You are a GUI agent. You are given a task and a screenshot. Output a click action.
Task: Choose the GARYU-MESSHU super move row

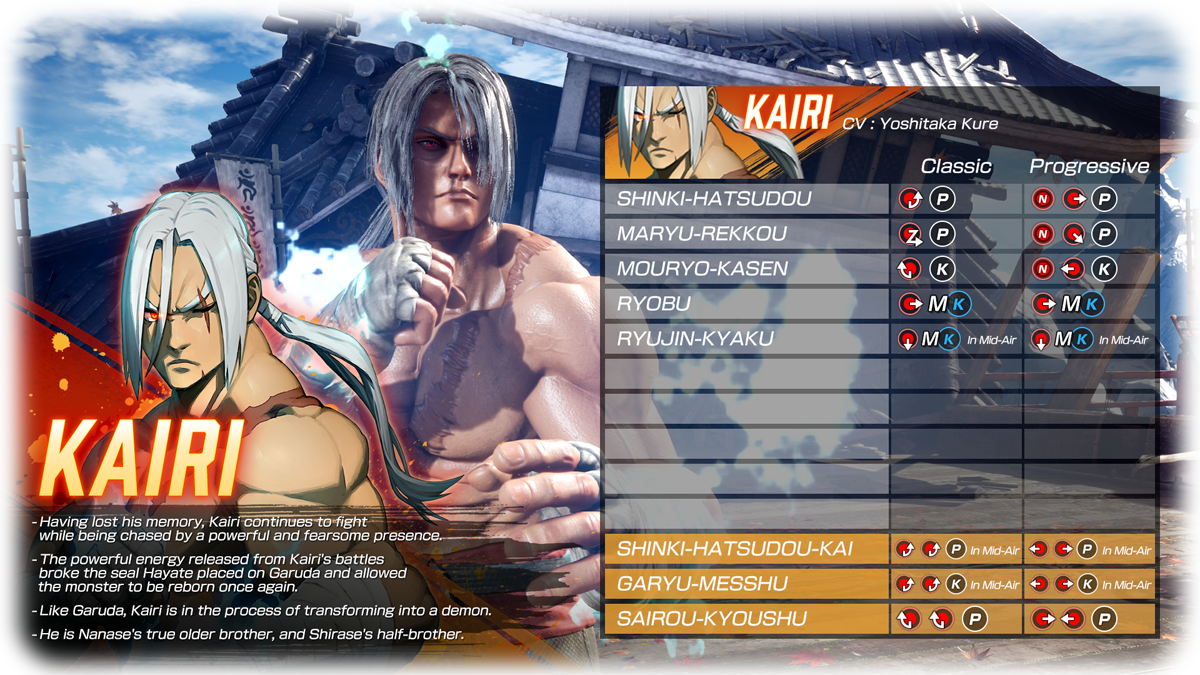(x=702, y=584)
